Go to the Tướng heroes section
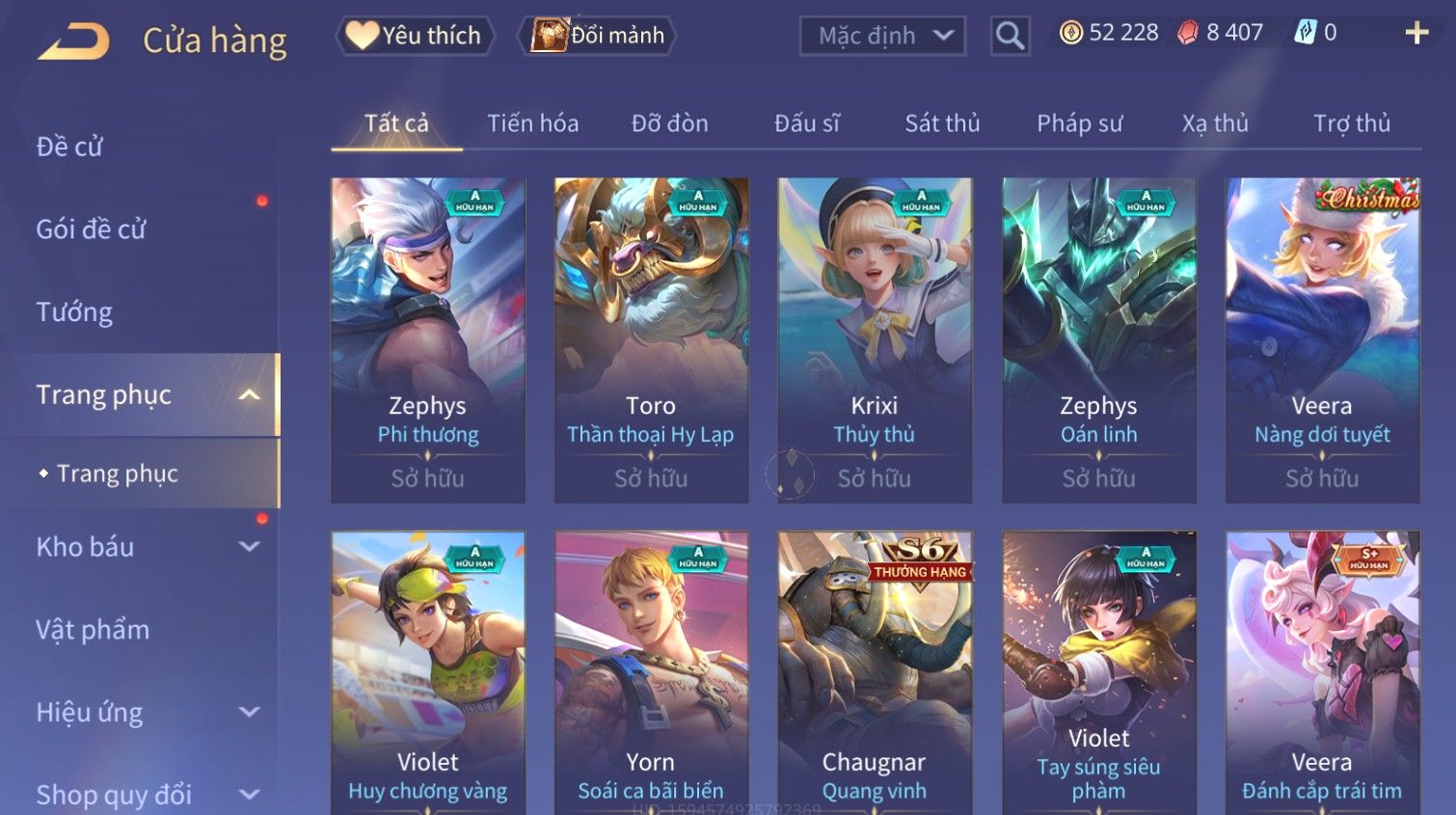Screen dimensions: 1456x815 click(x=74, y=312)
